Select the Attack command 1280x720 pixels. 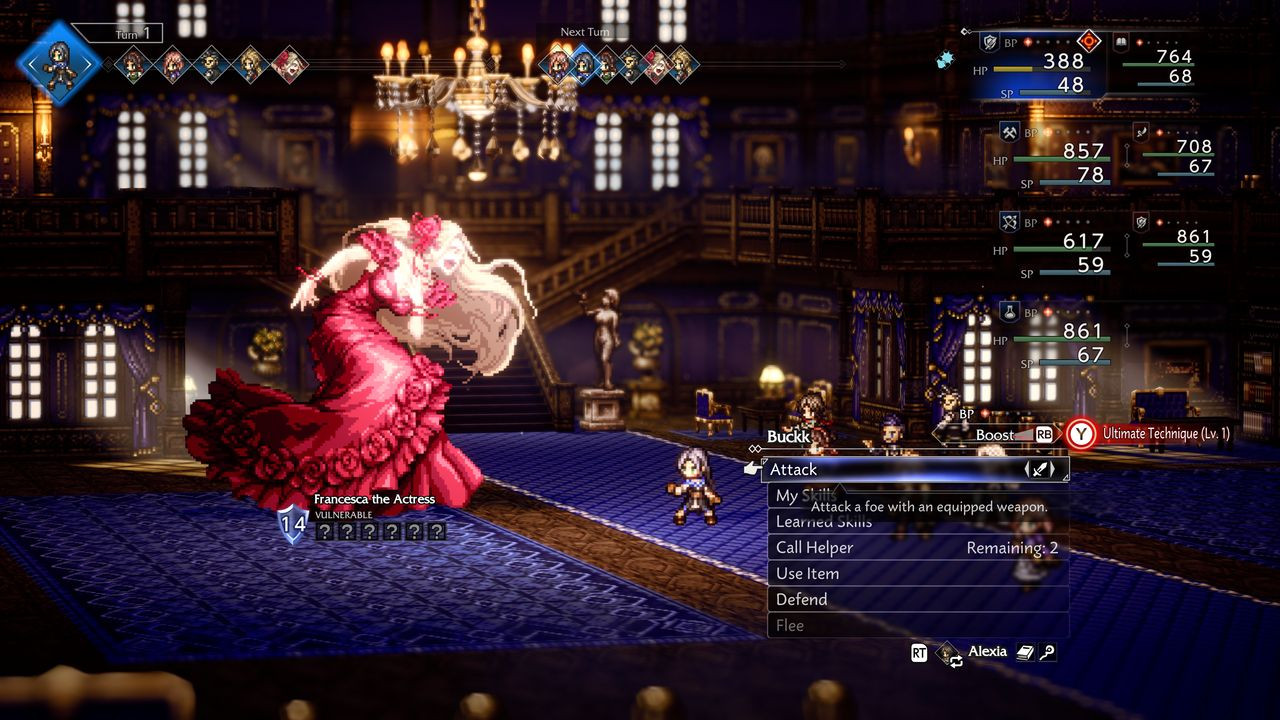pos(880,469)
